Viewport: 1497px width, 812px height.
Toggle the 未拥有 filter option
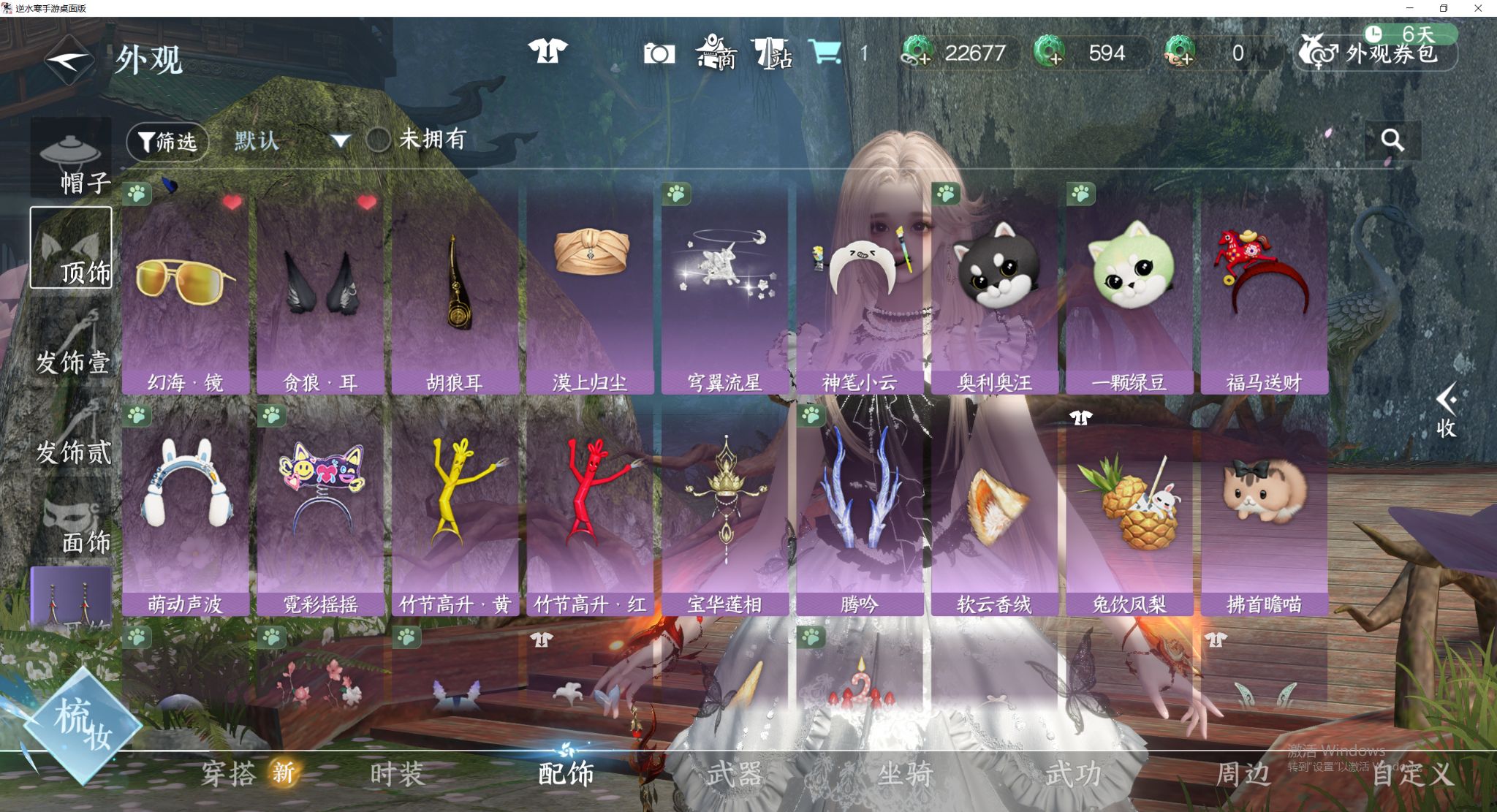379,140
